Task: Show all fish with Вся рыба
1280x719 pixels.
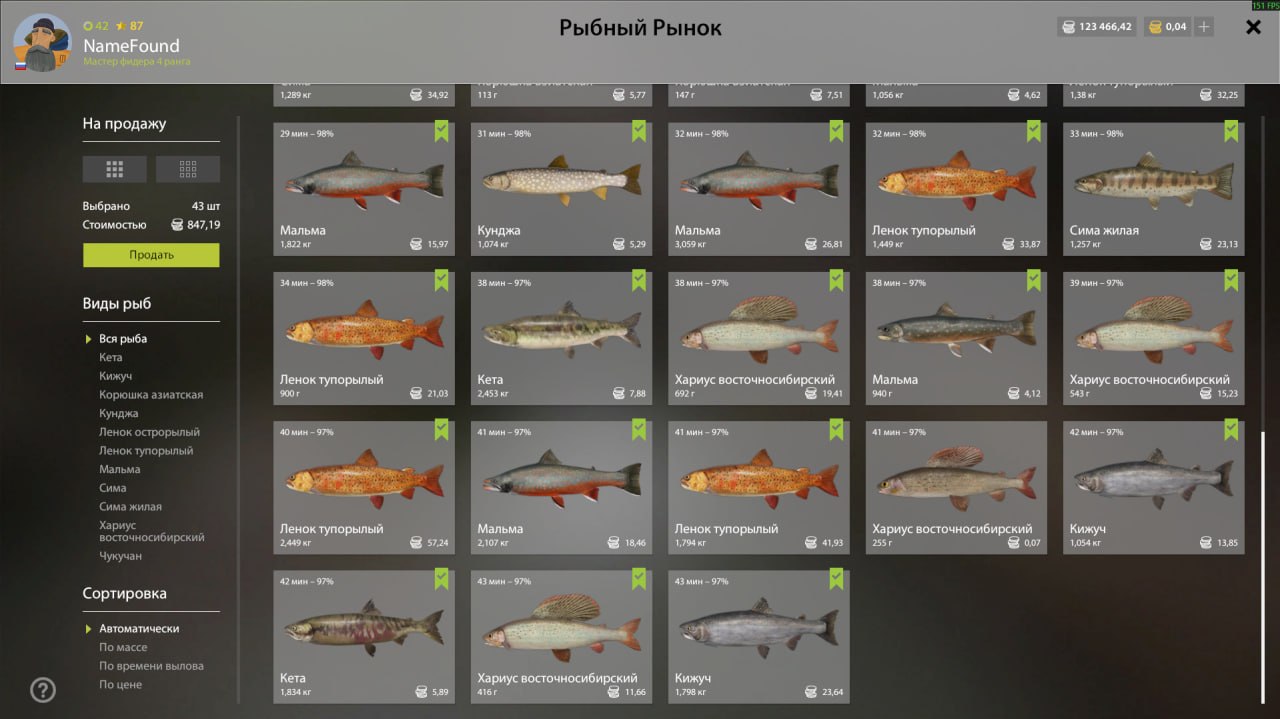Action: (x=123, y=339)
